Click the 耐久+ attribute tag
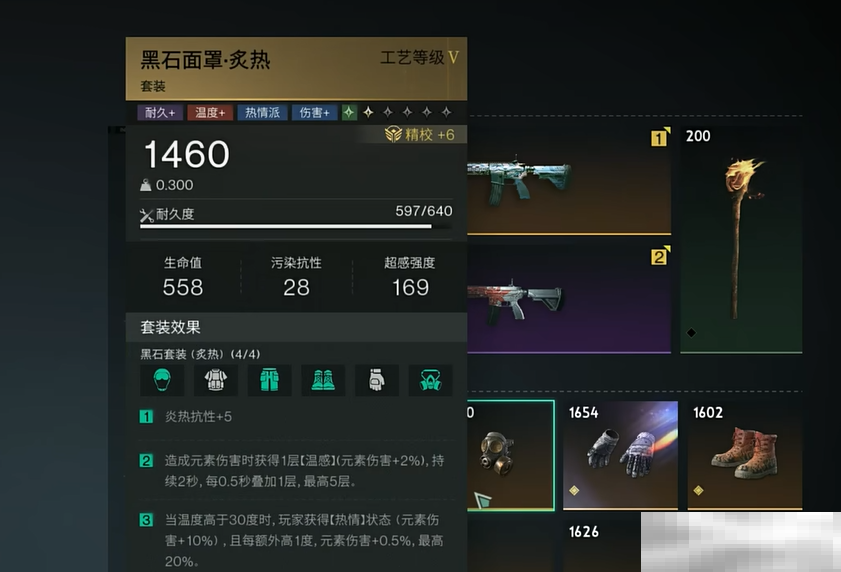The height and width of the screenshot is (572, 841). tap(160, 113)
